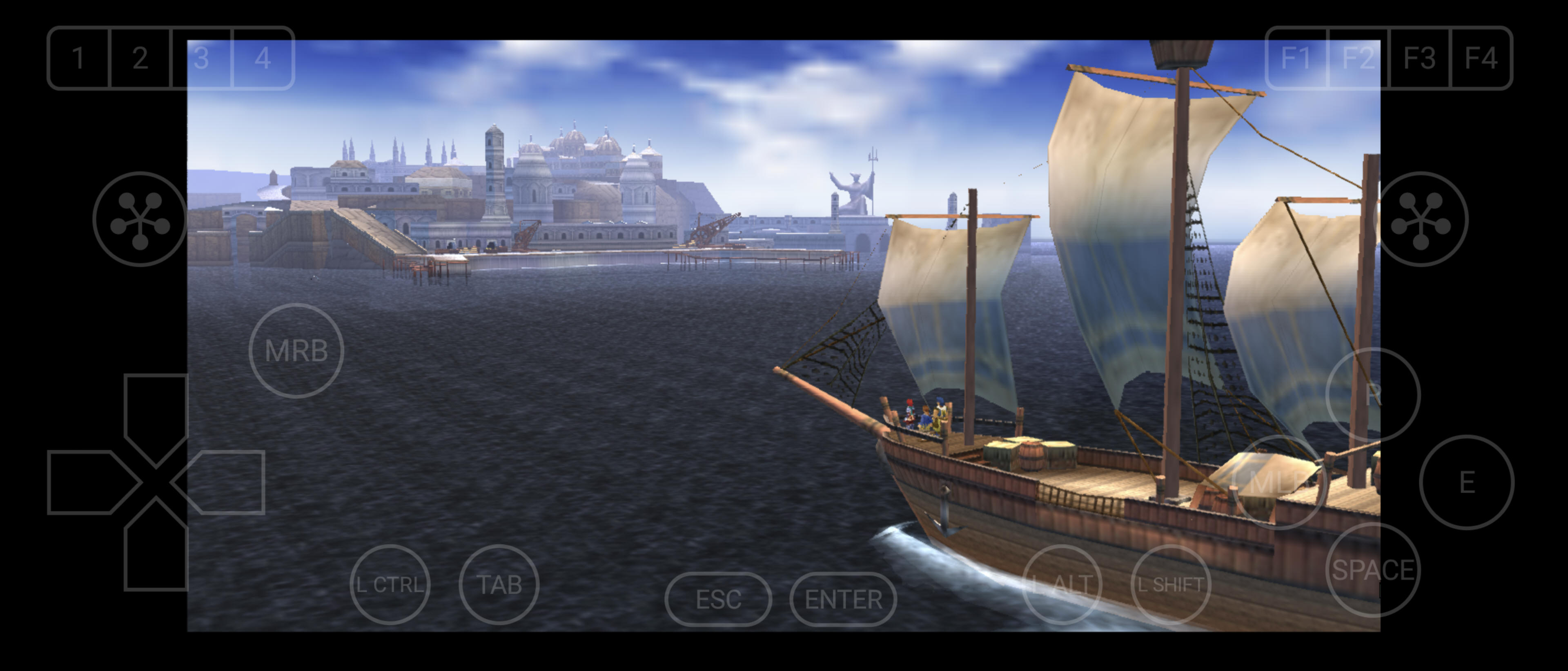Tap the TAB round button
The image size is (1568, 671).
coord(499,584)
